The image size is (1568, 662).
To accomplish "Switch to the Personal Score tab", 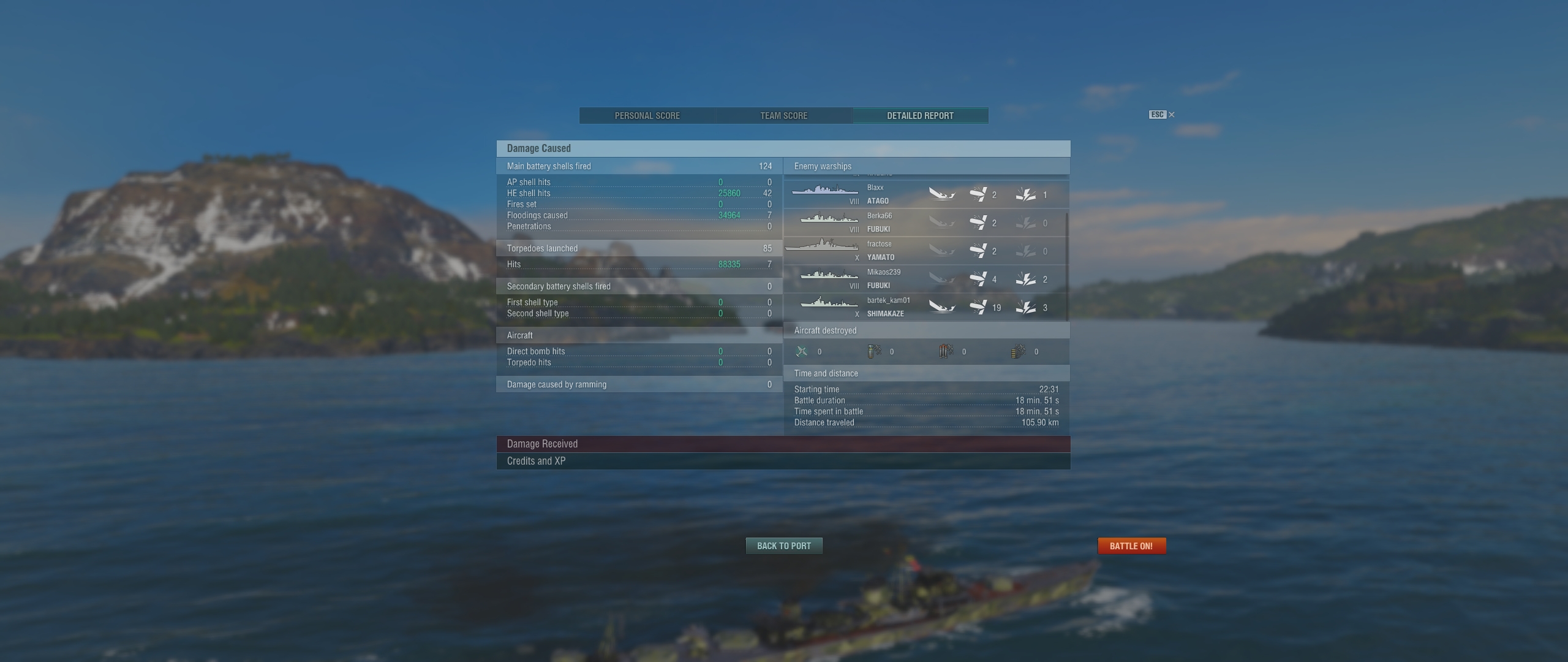I will click(647, 116).
